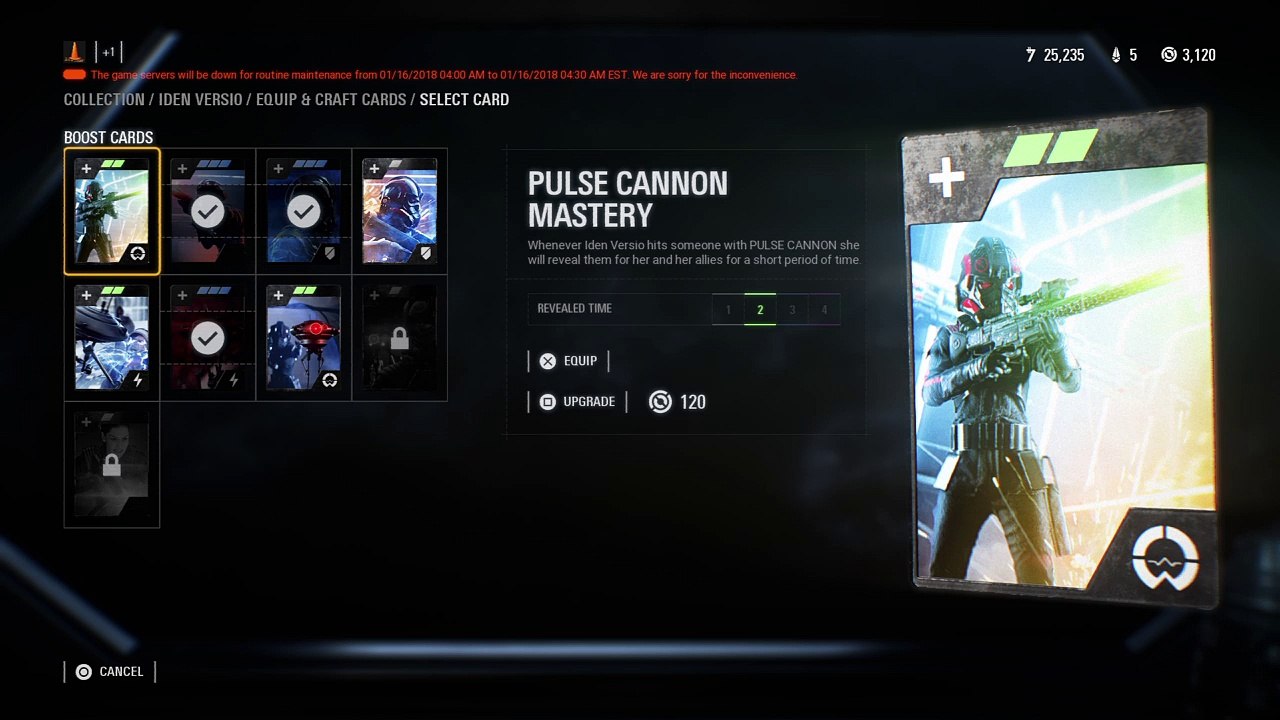Click the large Pulse Cannon Mastery card preview
1280x720 pixels.
(1060, 360)
